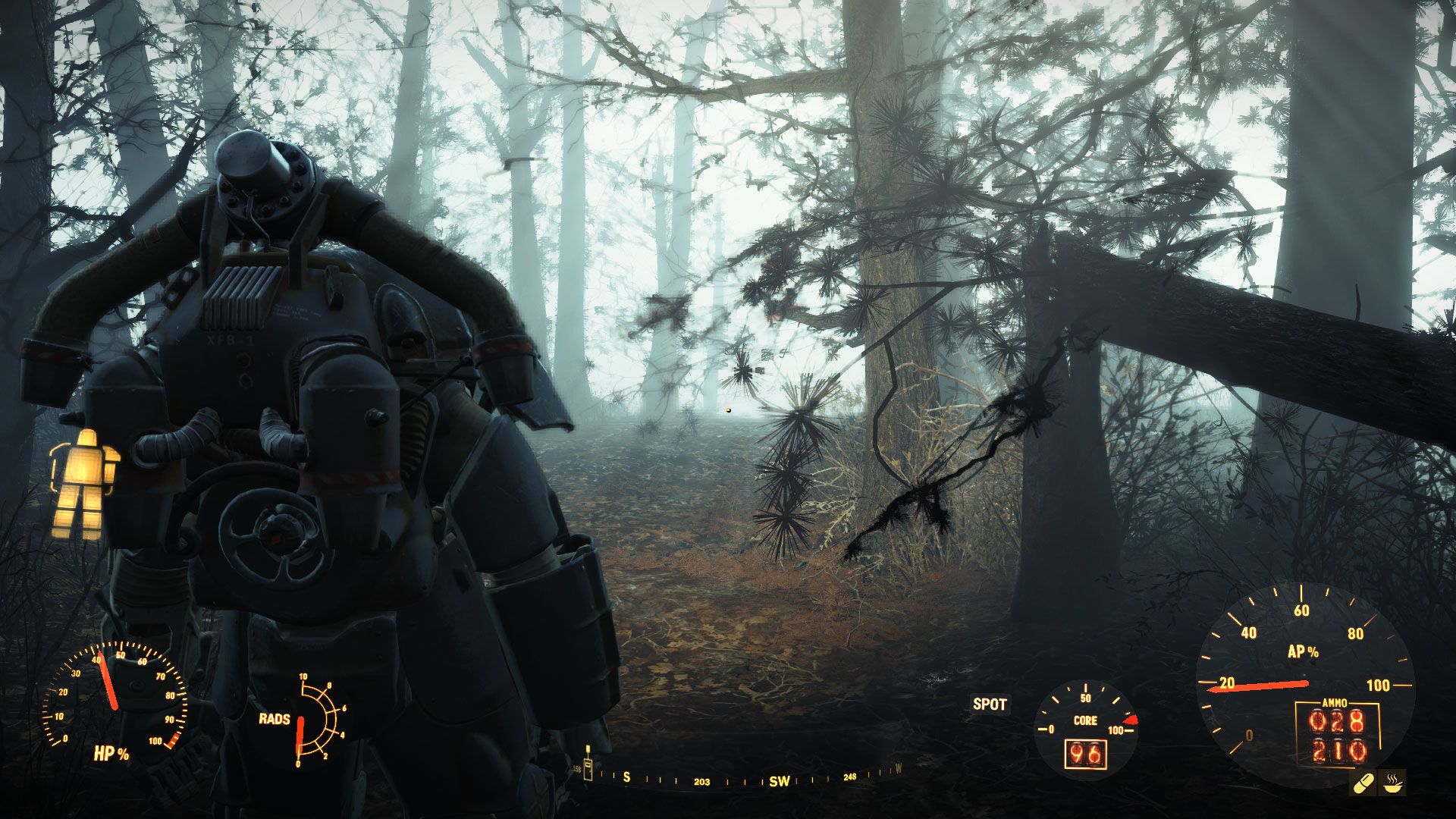Select the steaming food bowl status icon
1456x819 pixels.
tap(1393, 783)
